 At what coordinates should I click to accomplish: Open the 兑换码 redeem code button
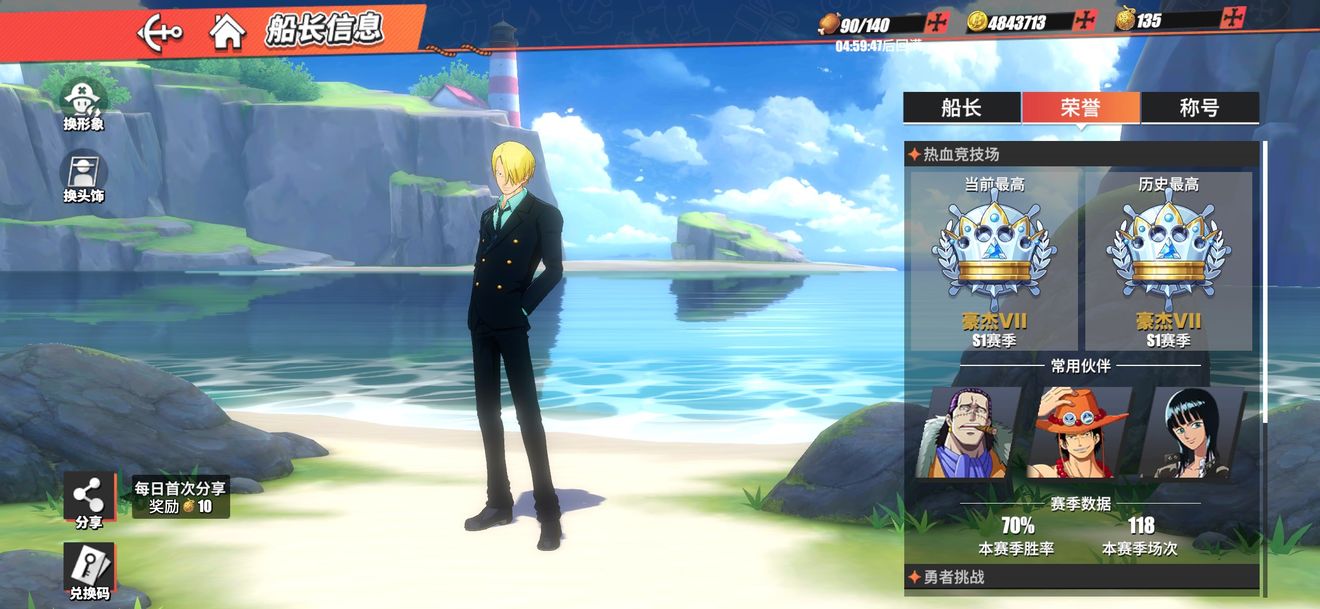click(89, 573)
